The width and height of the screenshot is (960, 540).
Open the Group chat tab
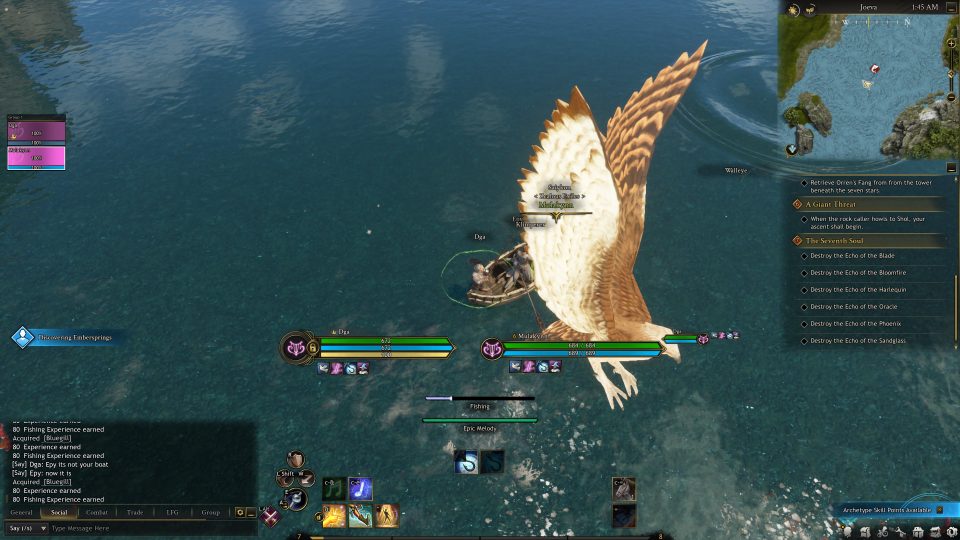(x=210, y=512)
